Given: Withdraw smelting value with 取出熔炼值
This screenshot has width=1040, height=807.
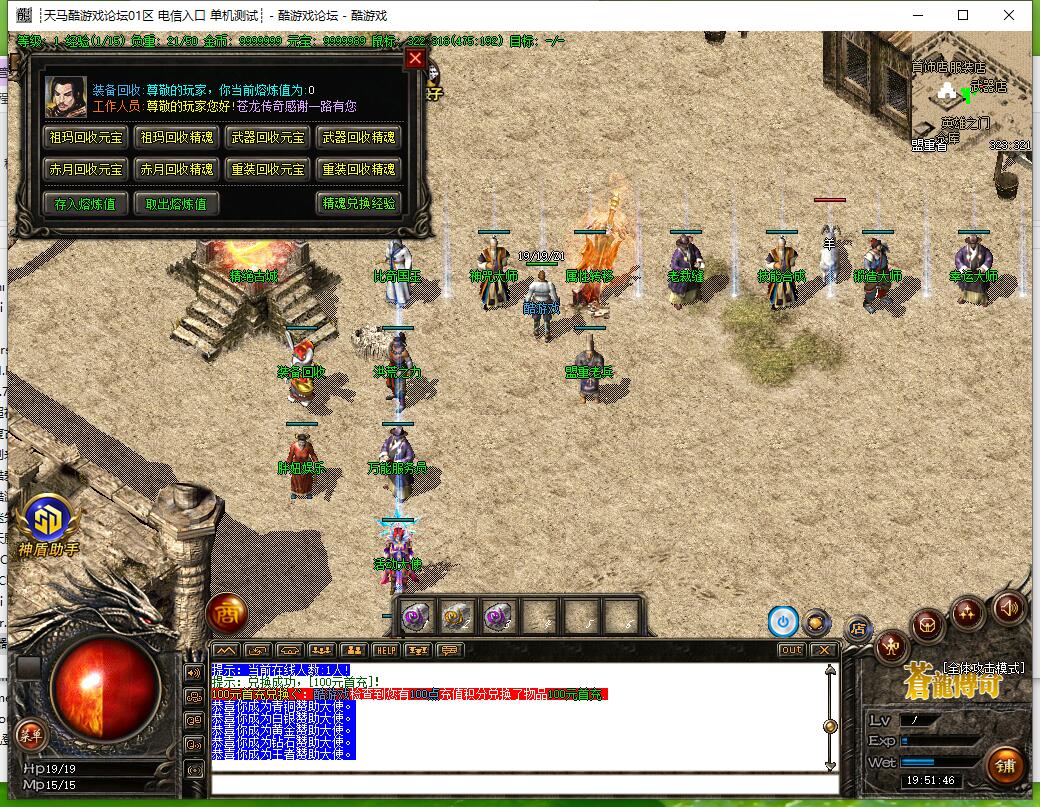Looking at the screenshot, I should 175,204.
